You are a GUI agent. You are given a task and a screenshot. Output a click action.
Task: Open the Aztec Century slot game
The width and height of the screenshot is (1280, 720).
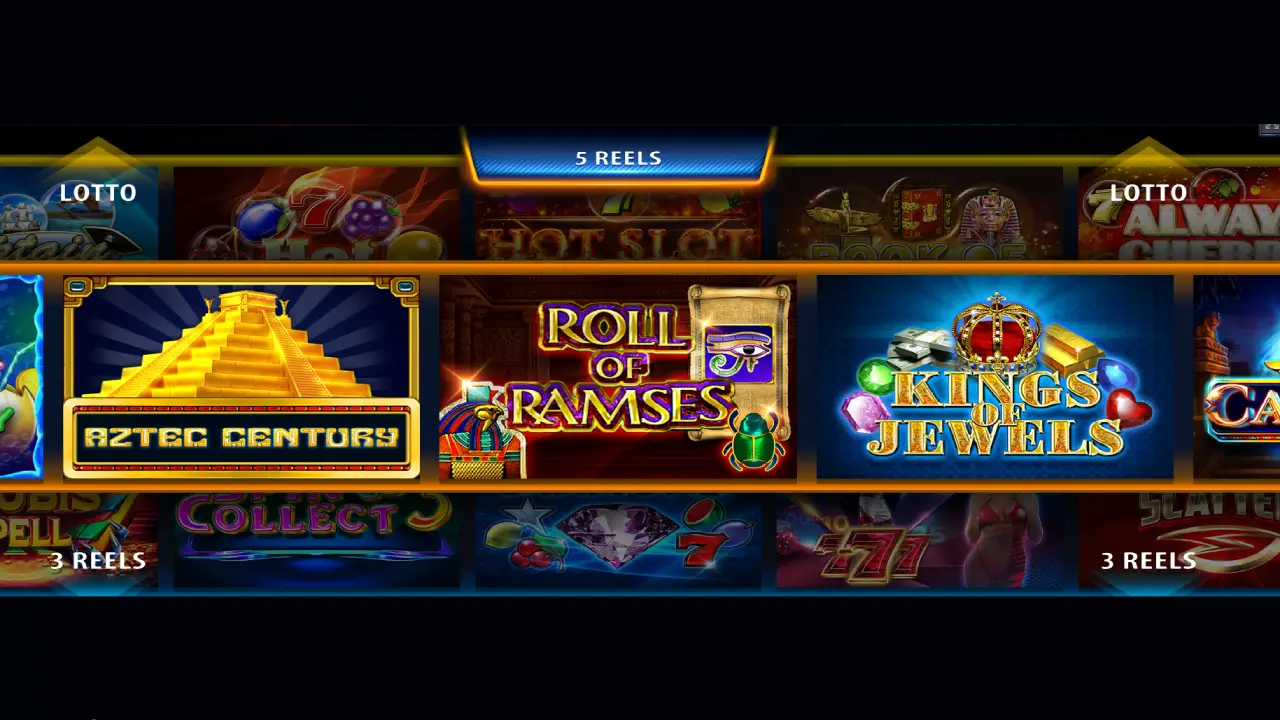coord(240,380)
